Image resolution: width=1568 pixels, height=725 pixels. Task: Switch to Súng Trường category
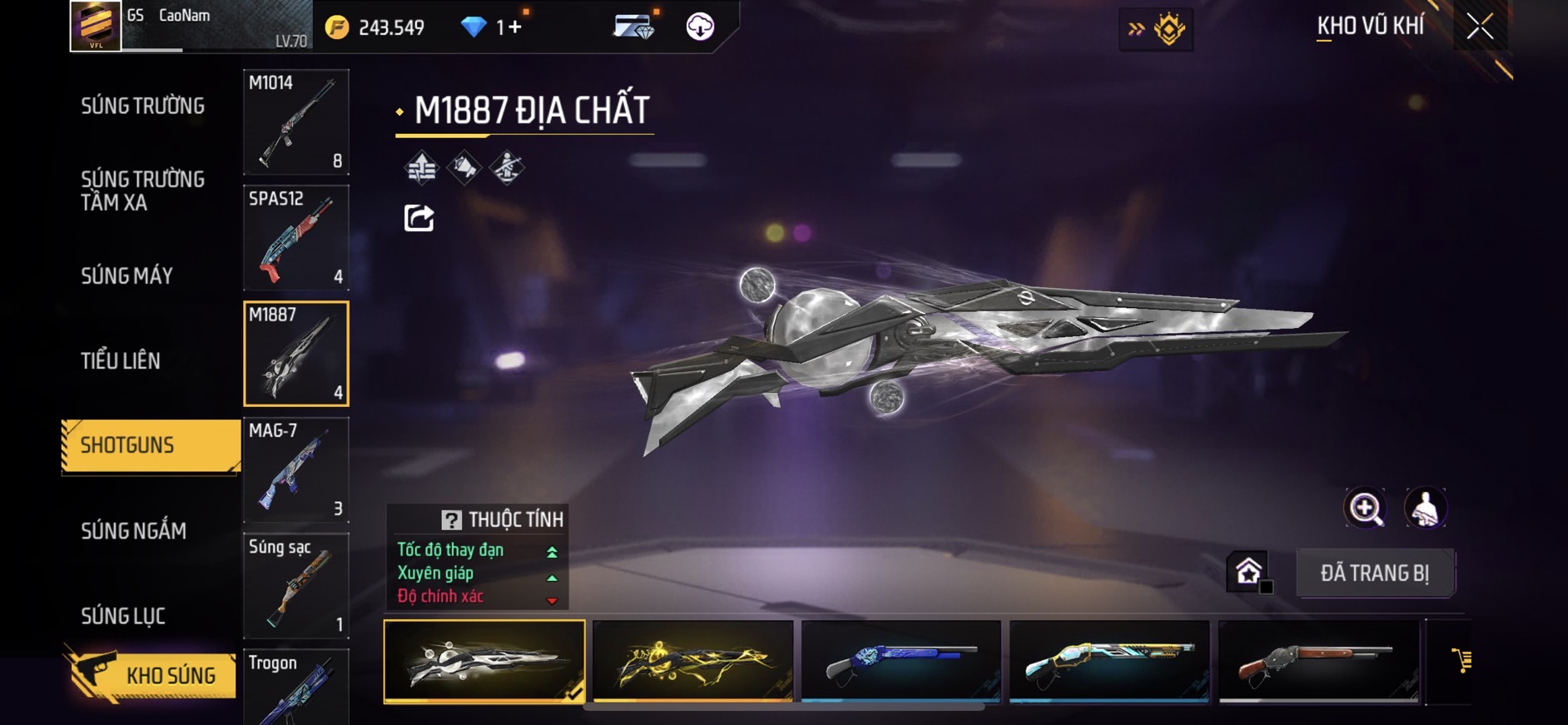click(x=142, y=106)
